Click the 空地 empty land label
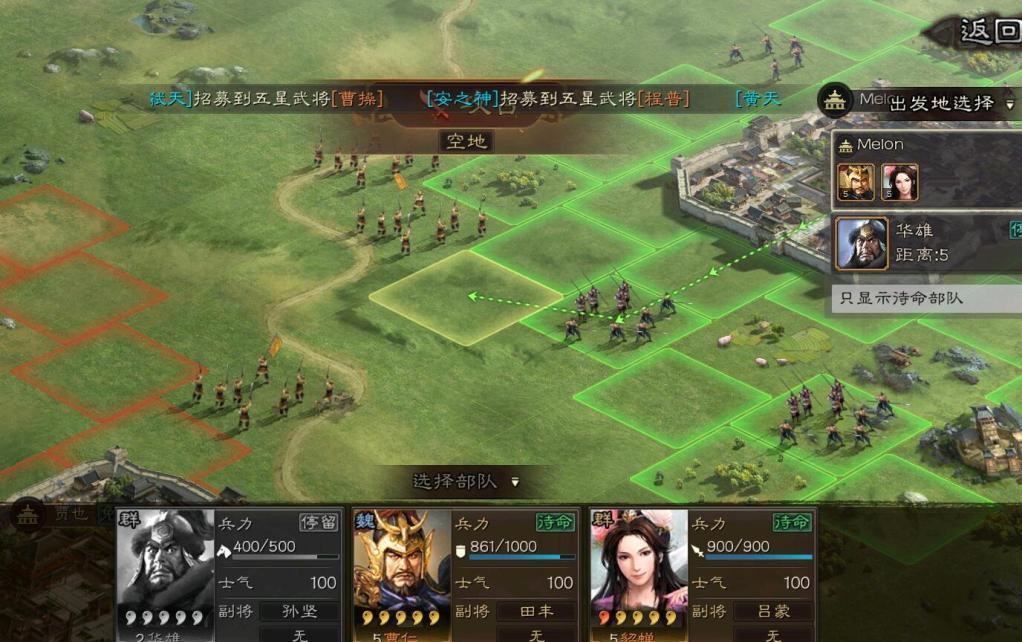Image resolution: width=1022 pixels, height=642 pixels. 466,141
